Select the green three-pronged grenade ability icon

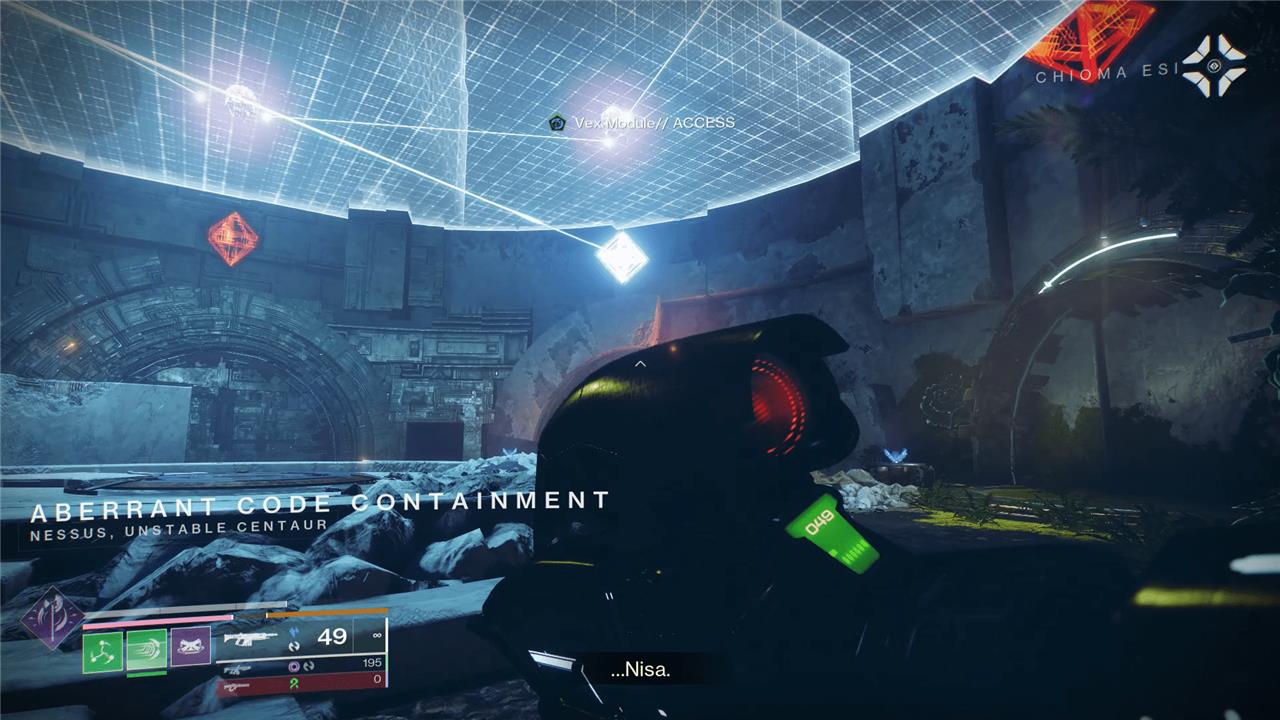103,650
